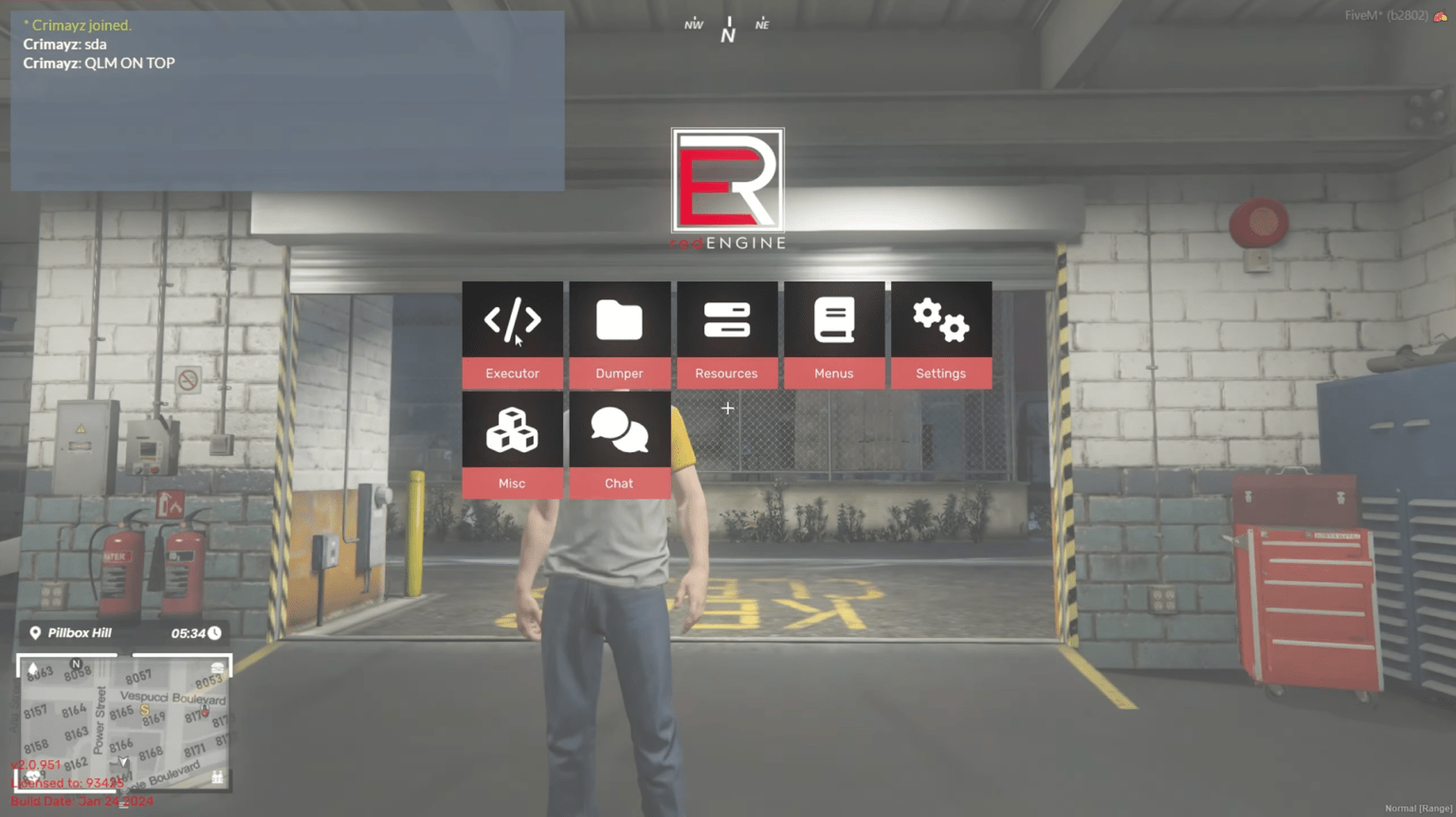Open the Executor code tool

click(512, 320)
